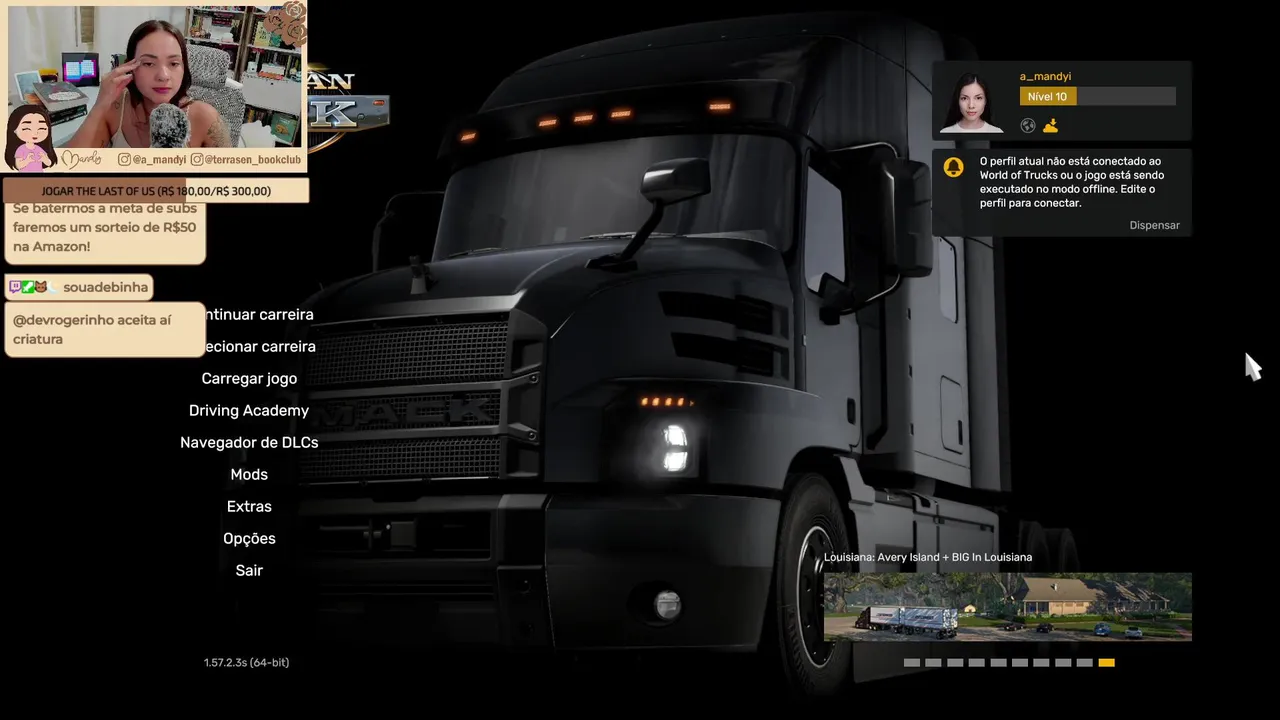This screenshot has width=1280, height=720.
Task: Click the globe icon under the profile name
Action: [1028, 126]
